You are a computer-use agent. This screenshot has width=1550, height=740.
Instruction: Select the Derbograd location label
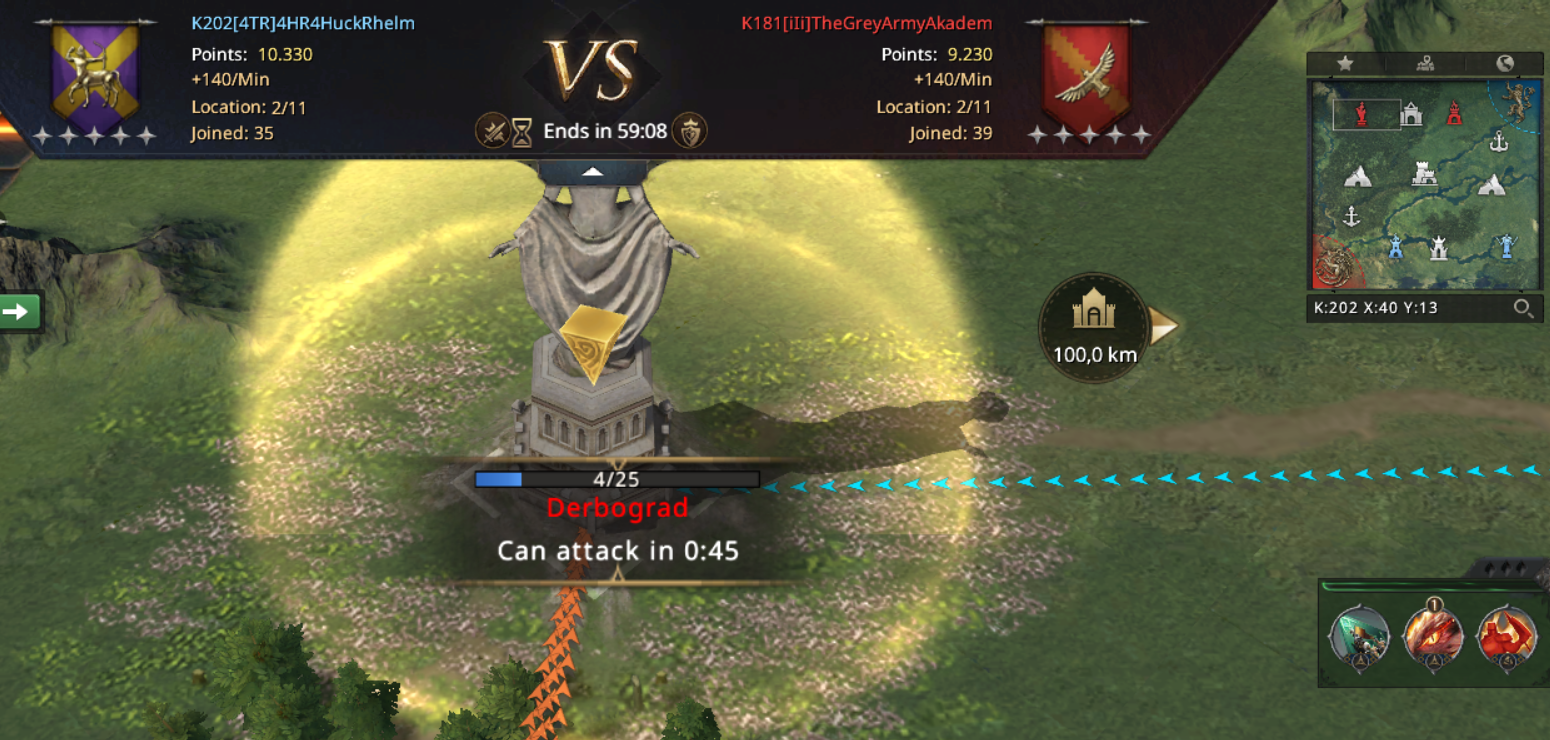pyautogui.click(x=617, y=508)
